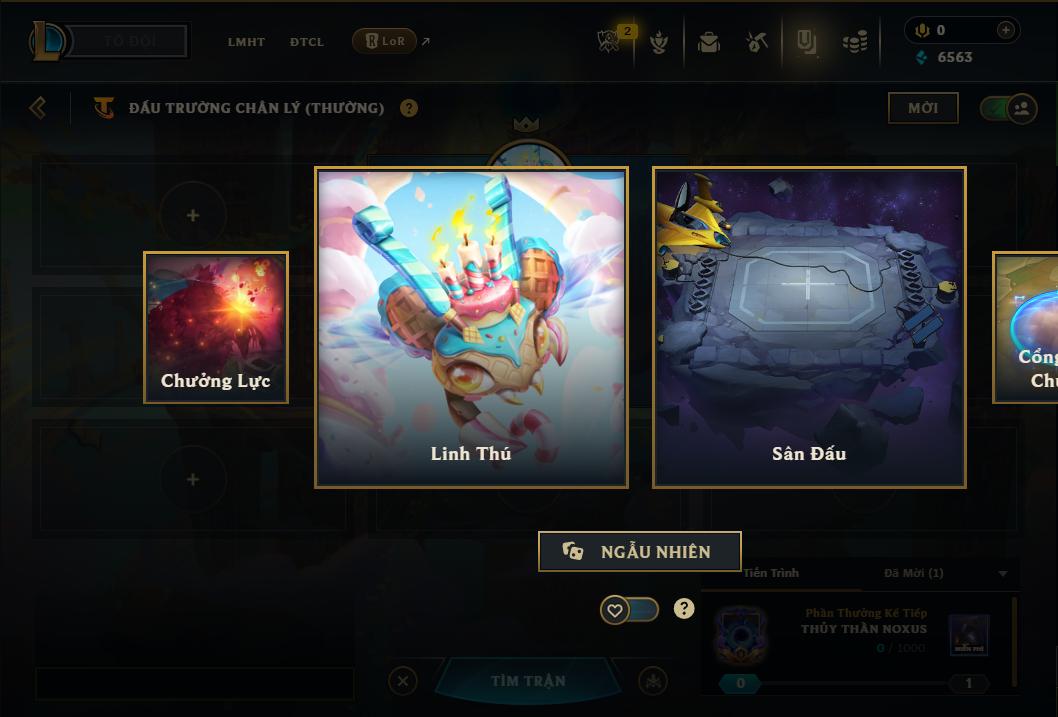Switch to the ĐTCL tab
The height and width of the screenshot is (717, 1058).
click(x=307, y=42)
